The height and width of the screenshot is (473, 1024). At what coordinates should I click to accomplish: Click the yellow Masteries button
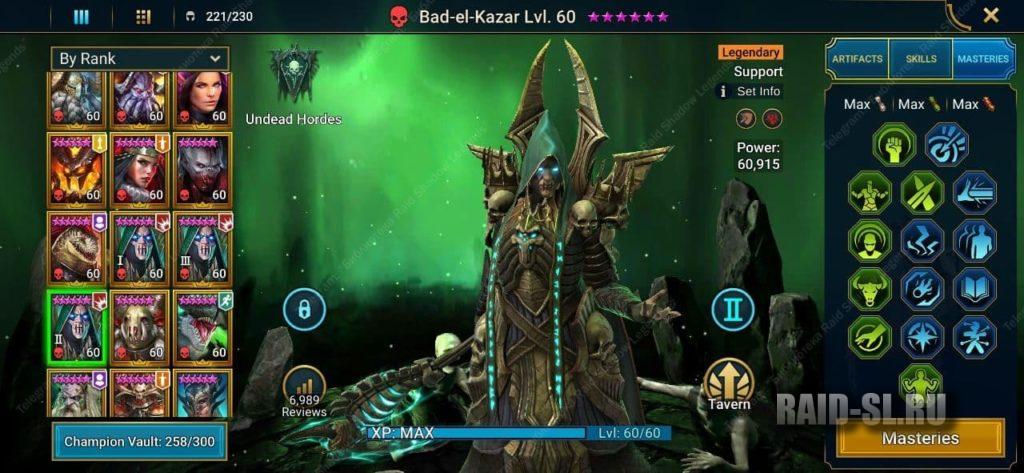[920, 438]
